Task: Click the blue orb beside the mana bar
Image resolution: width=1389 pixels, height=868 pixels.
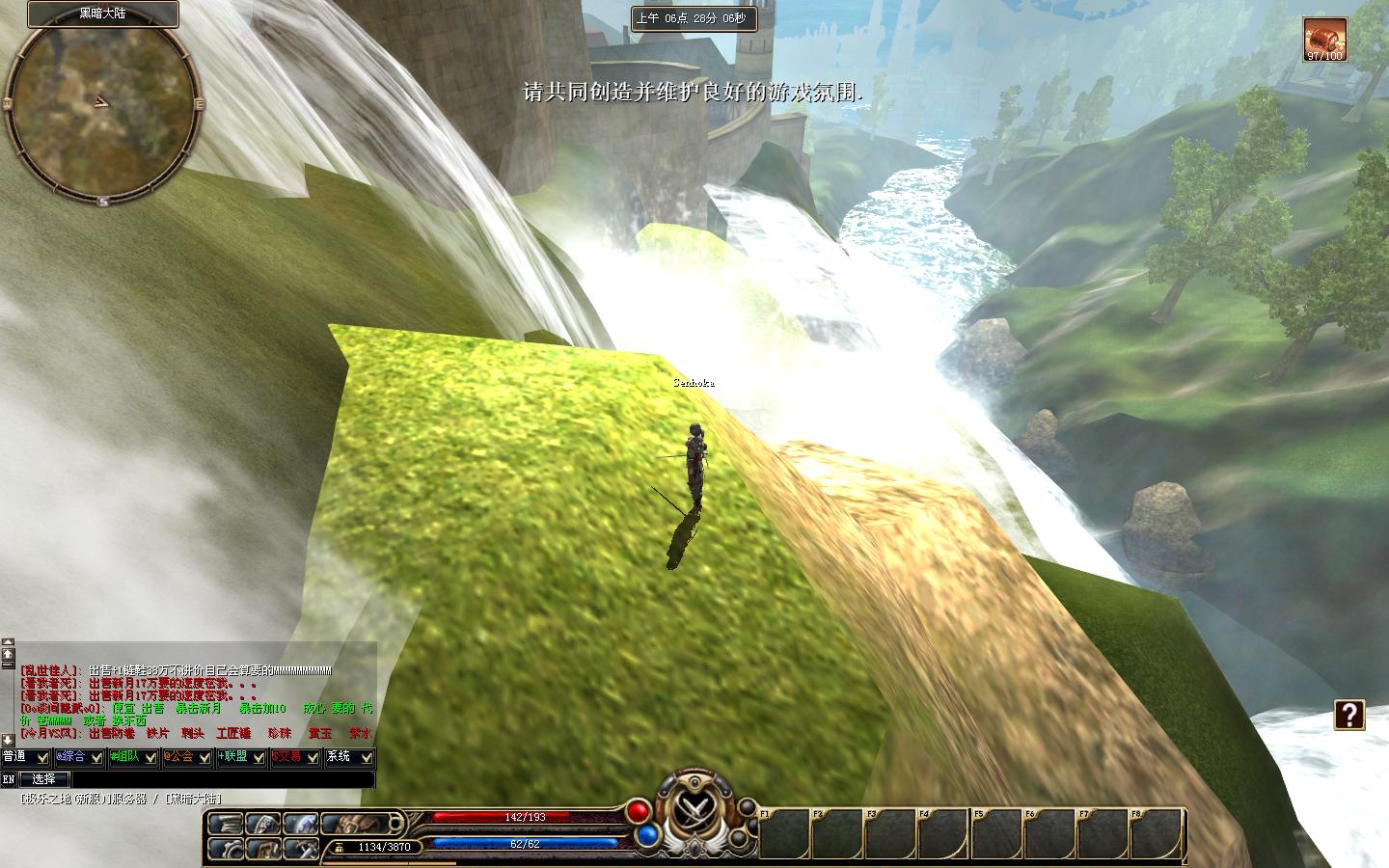Action: (x=648, y=834)
